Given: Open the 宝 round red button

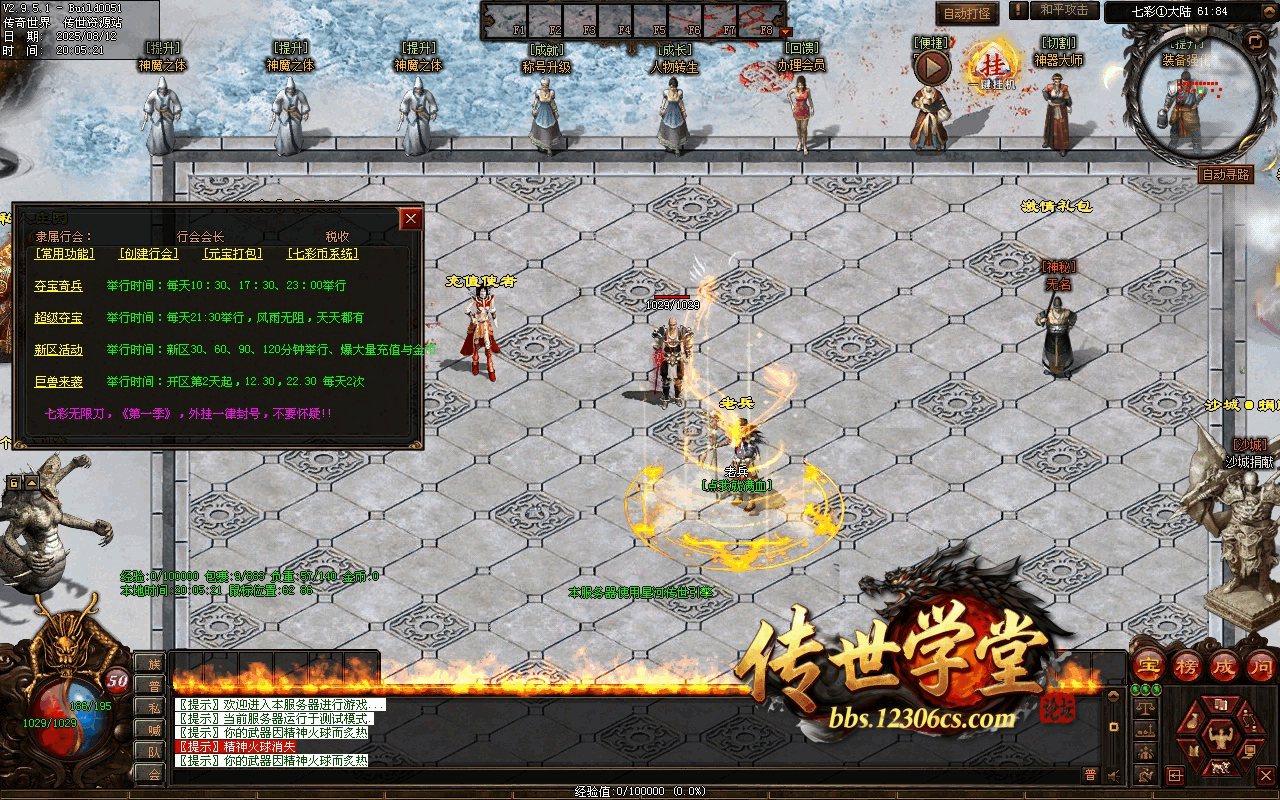Looking at the screenshot, I should 1149,666.
